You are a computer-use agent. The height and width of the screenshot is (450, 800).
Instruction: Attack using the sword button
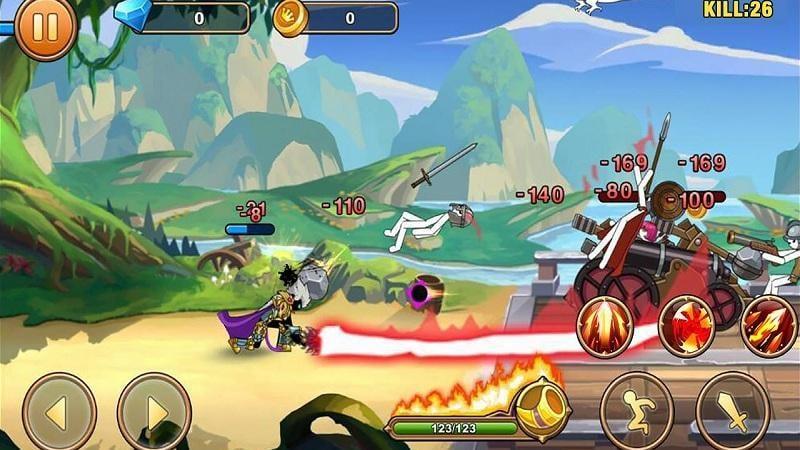(733, 410)
